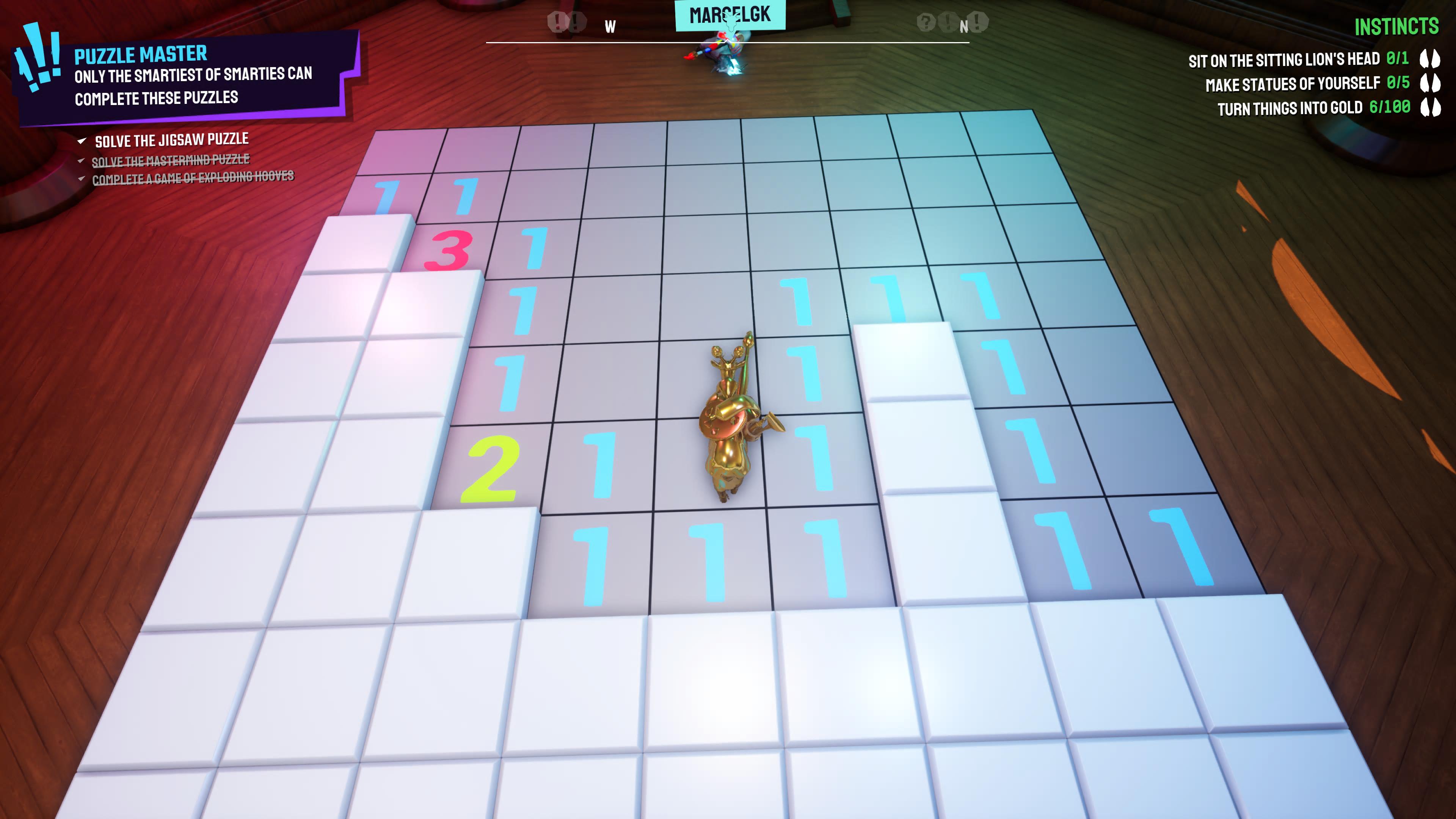Toggle the checkmark next to SOLVE THE JIGSAW PUZZLE
This screenshot has width=1456, height=819.
tap(83, 140)
